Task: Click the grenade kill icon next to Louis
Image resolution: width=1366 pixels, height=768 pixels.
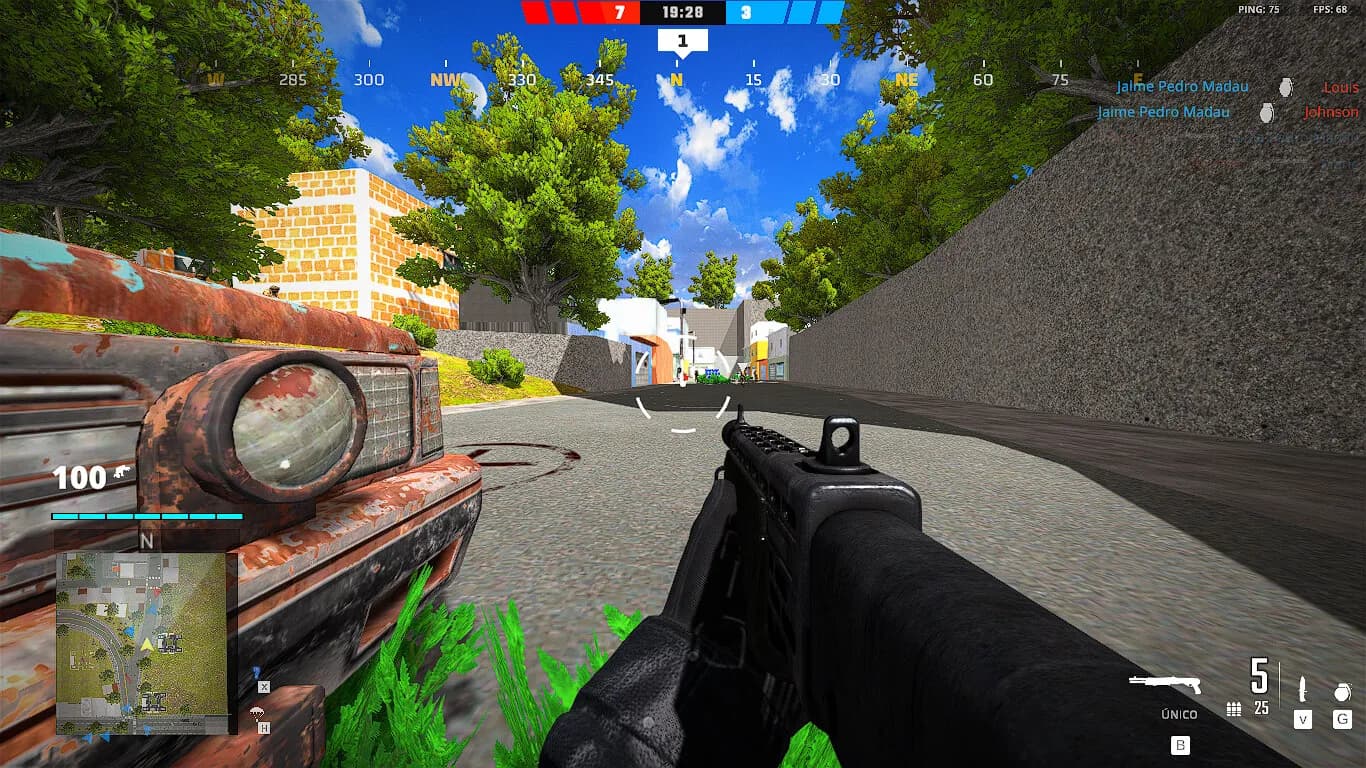Action: [1285, 88]
